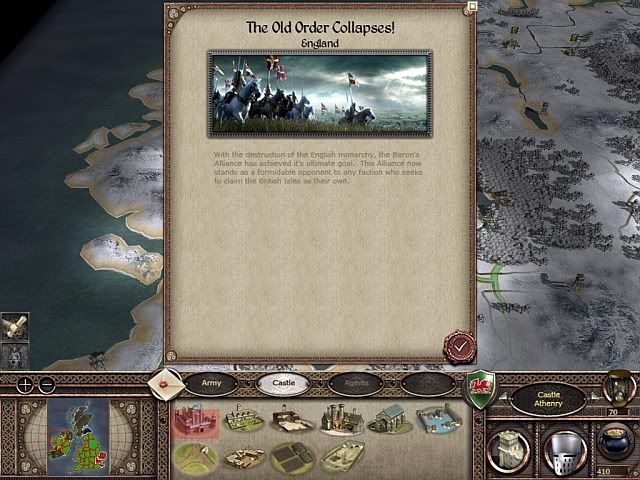Switch to the Agents tab
This screenshot has width=640, height=480.
[360, 382]
